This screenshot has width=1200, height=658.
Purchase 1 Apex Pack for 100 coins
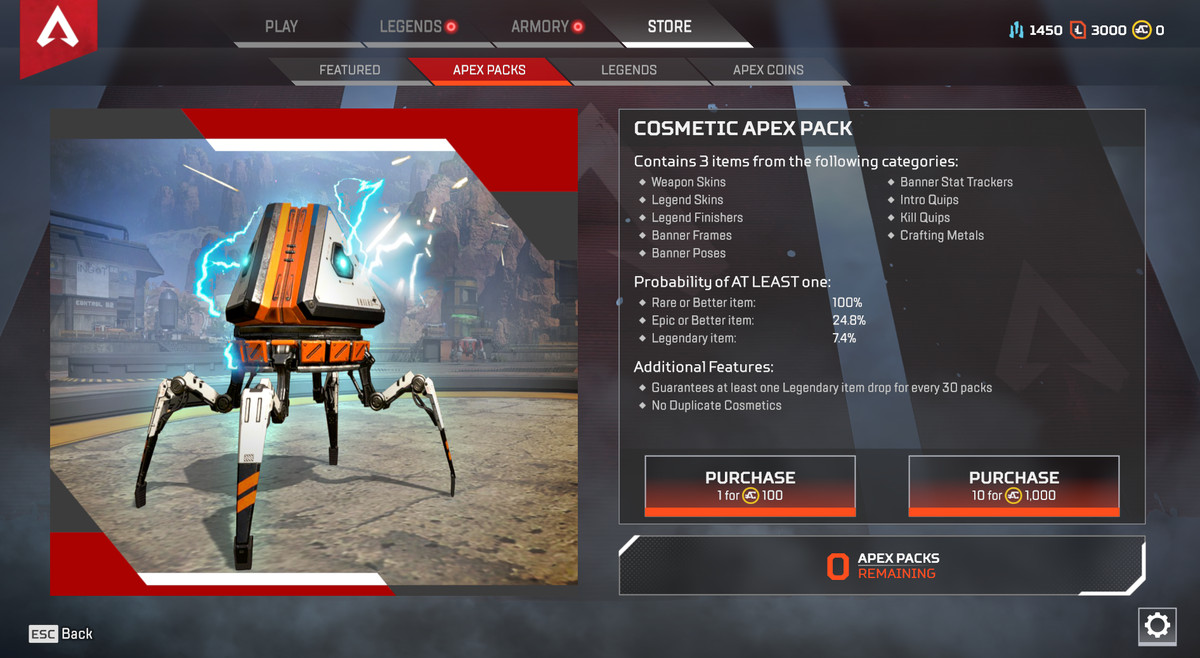pos(750,486)
